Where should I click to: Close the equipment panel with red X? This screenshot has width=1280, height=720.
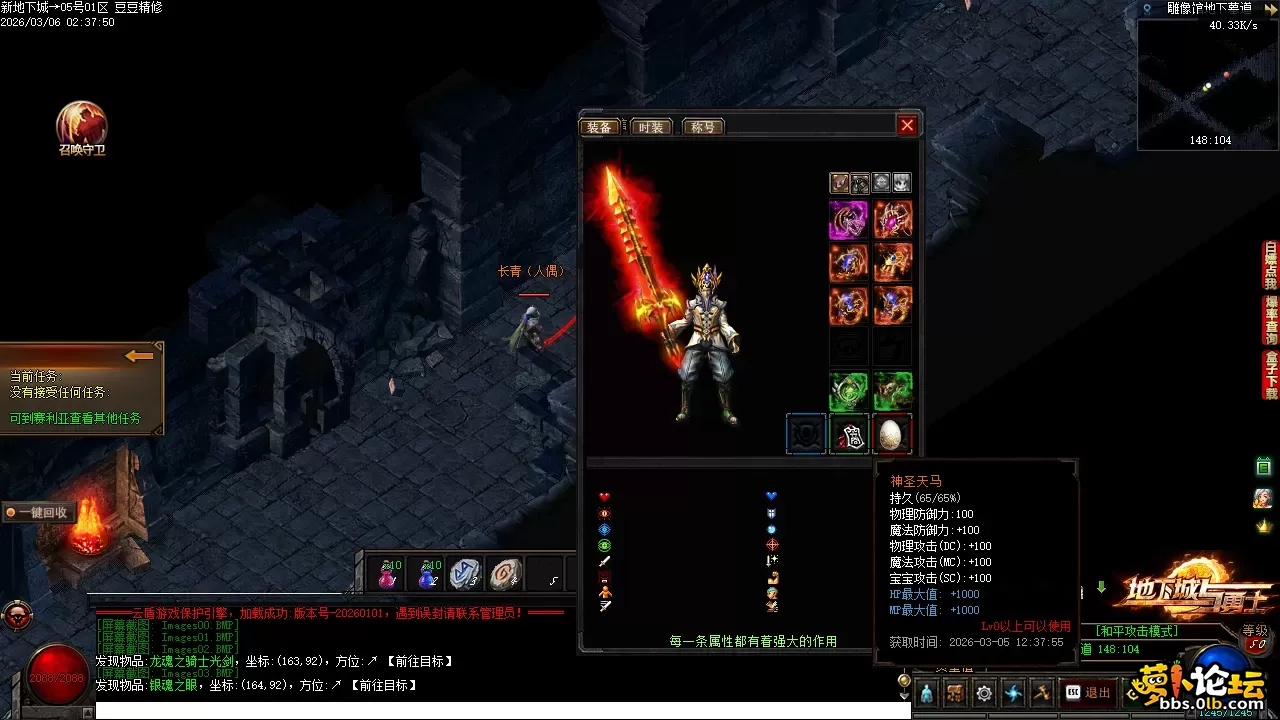click(x=907, y=126)
